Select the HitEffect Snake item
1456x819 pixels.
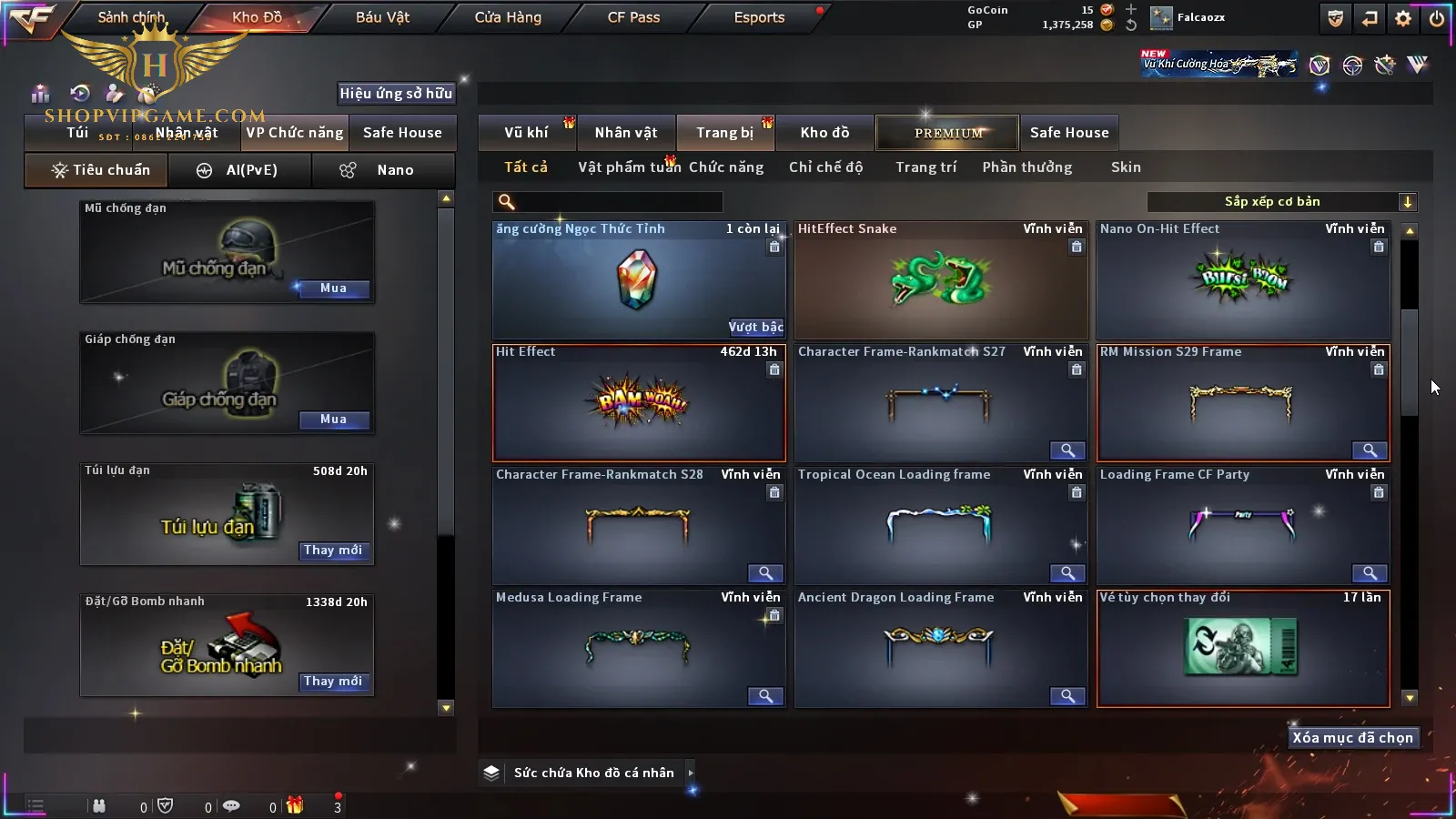click(941, 280)
